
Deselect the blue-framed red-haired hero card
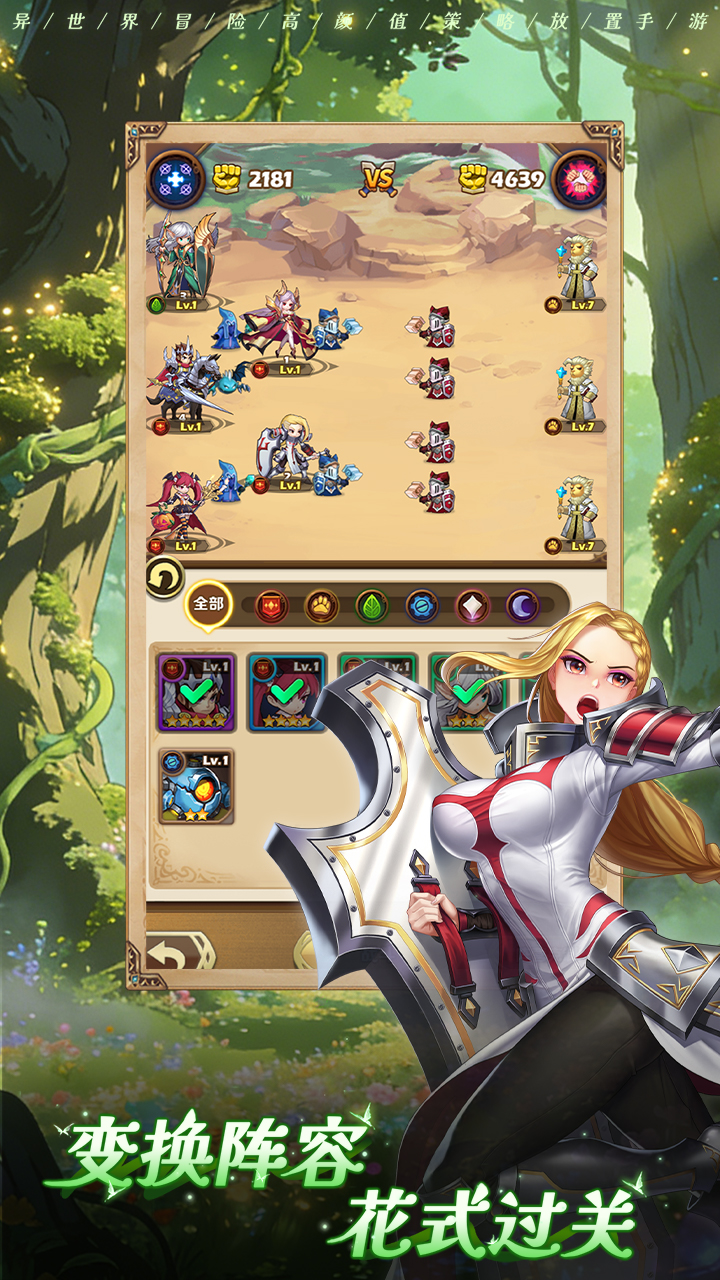tap(287, 692)
